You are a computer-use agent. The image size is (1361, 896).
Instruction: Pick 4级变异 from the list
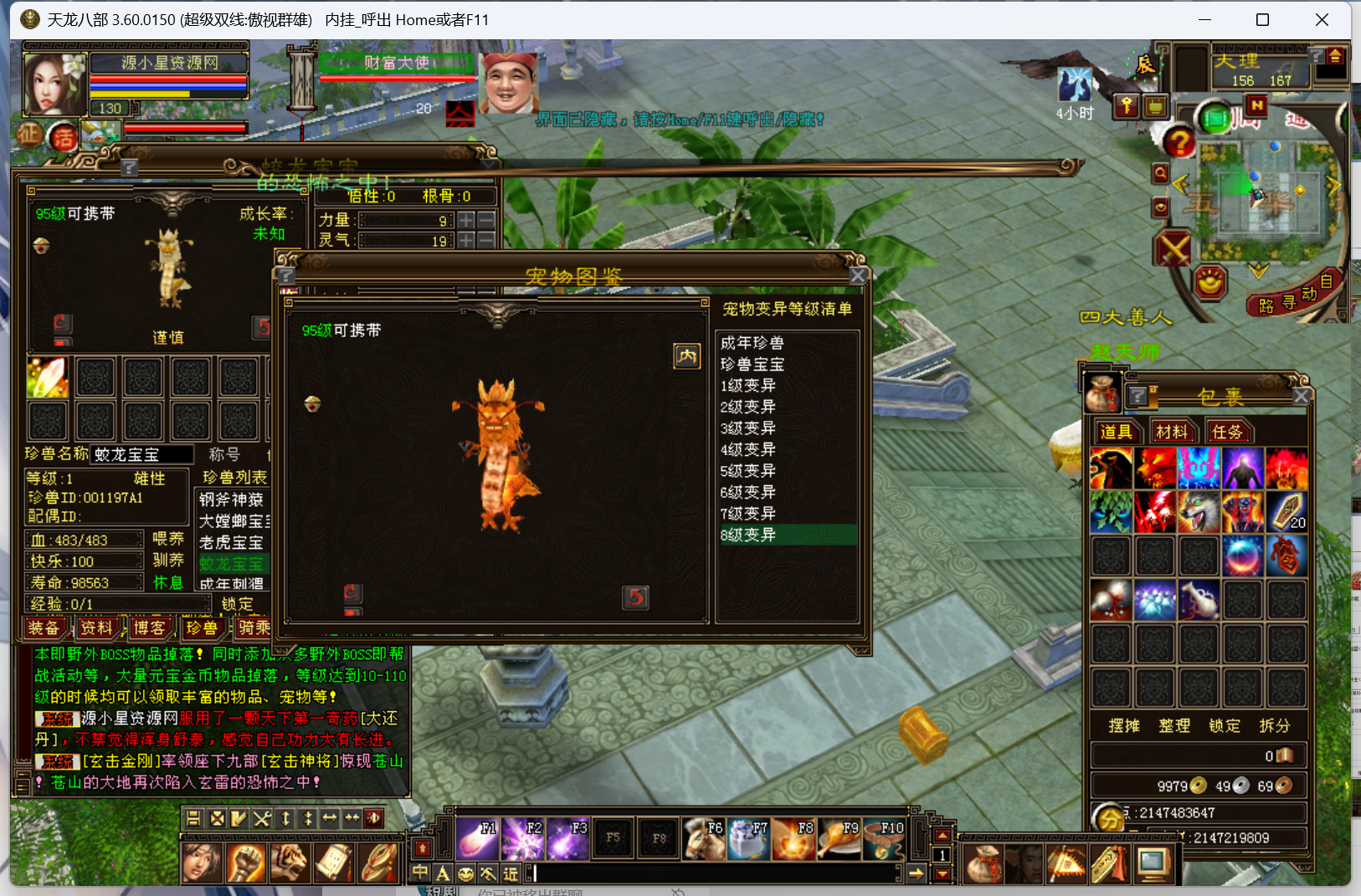point(748,449)
